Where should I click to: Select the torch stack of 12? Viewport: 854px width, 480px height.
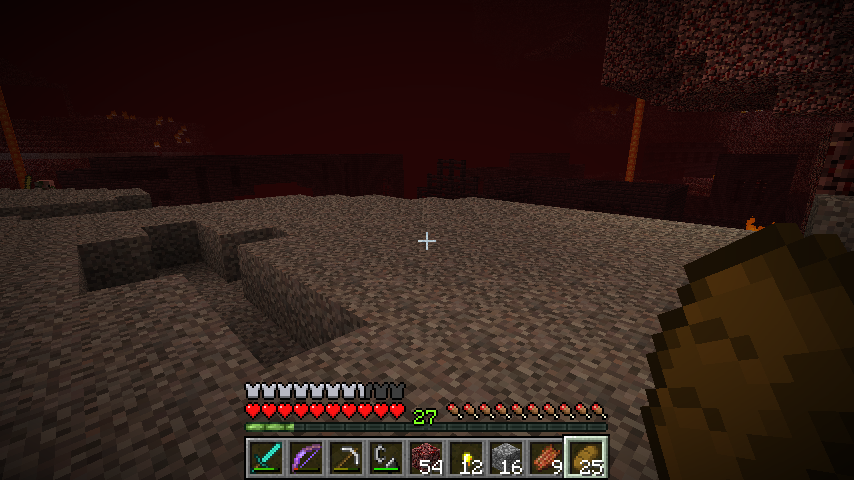tap(466, 458)
